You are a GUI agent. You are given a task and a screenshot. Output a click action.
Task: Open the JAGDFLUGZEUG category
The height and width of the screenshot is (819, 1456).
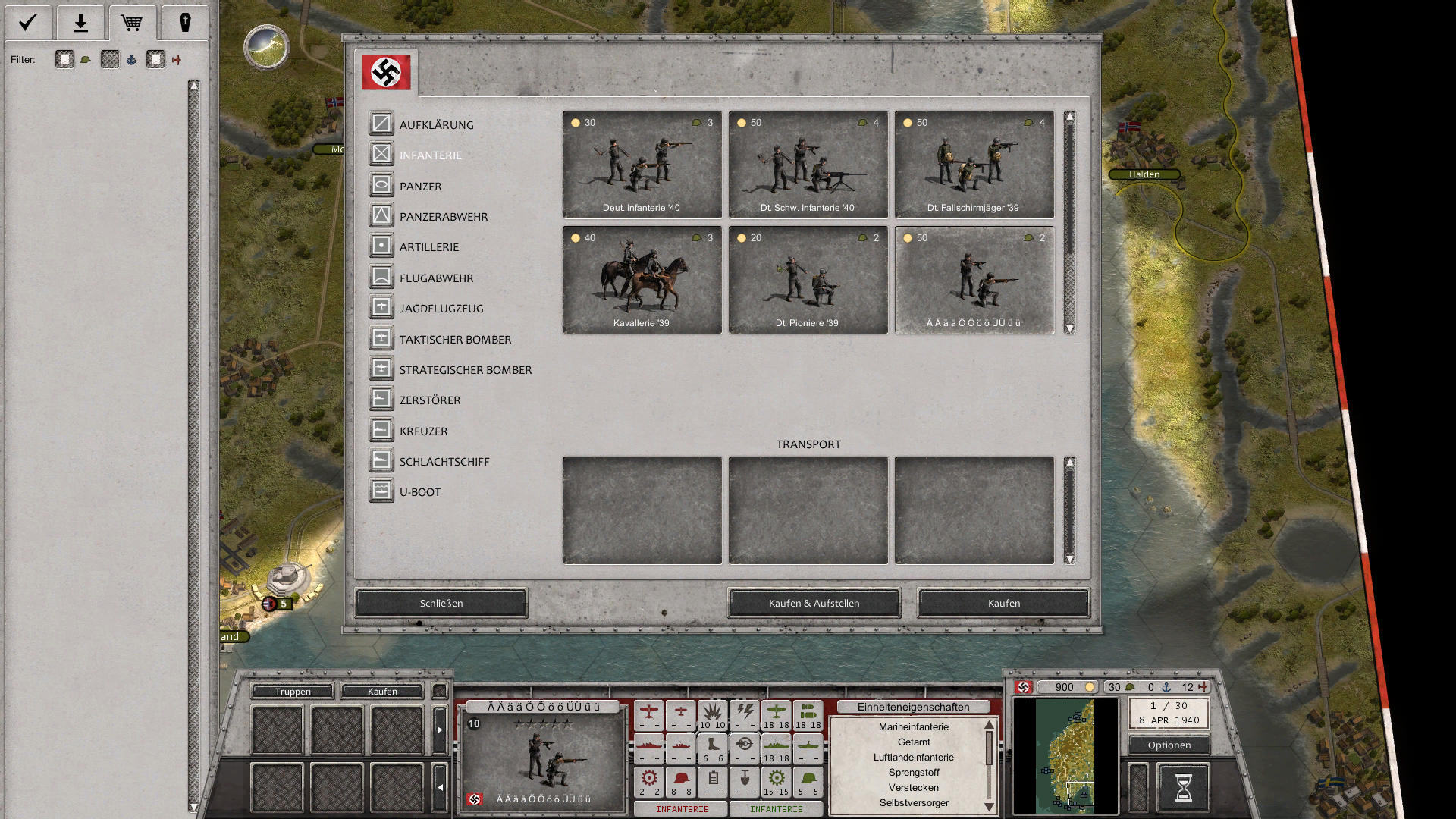tap(381, 308)
